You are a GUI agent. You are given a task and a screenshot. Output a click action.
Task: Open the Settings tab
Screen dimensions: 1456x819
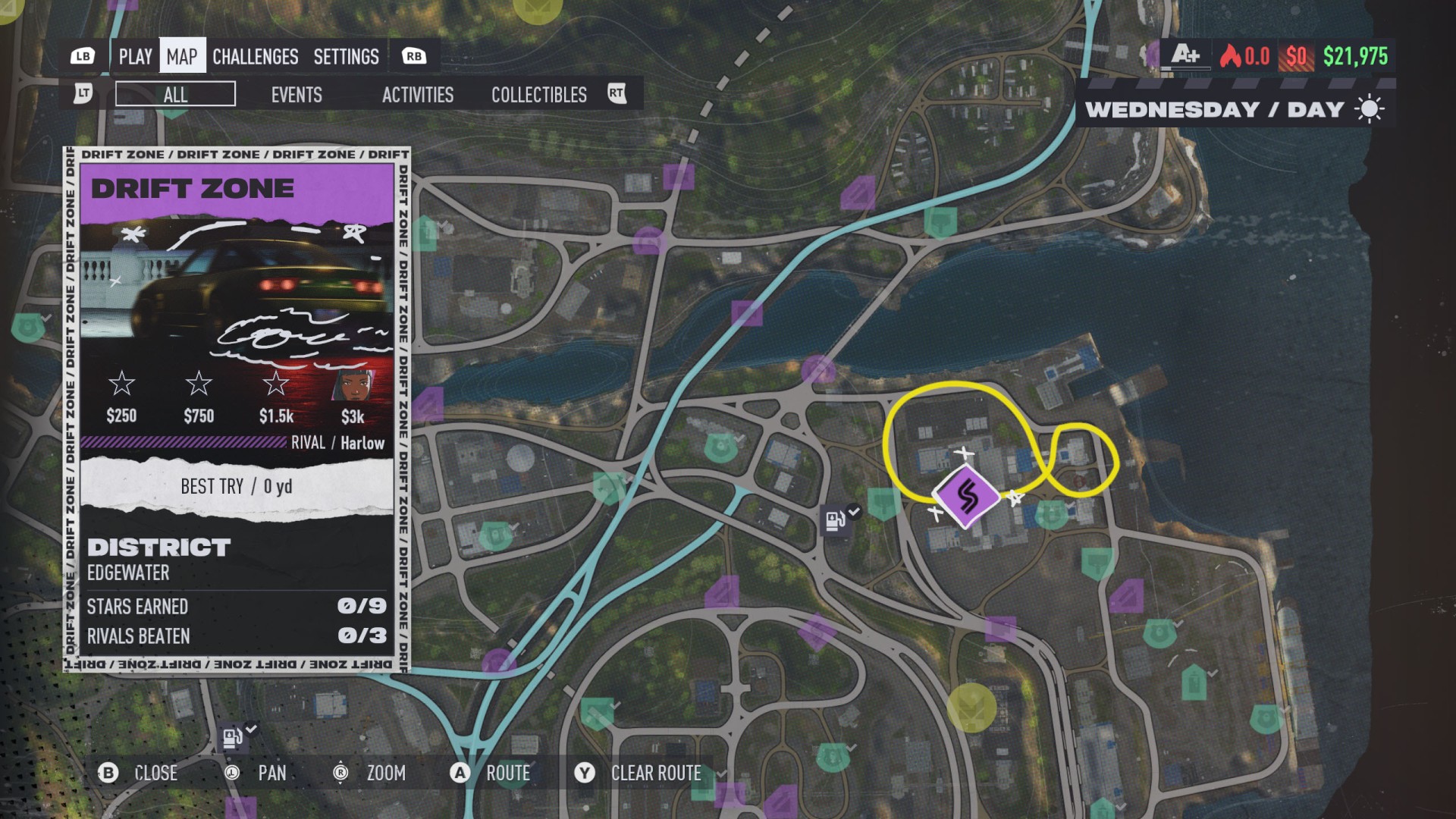pos(346,57)
